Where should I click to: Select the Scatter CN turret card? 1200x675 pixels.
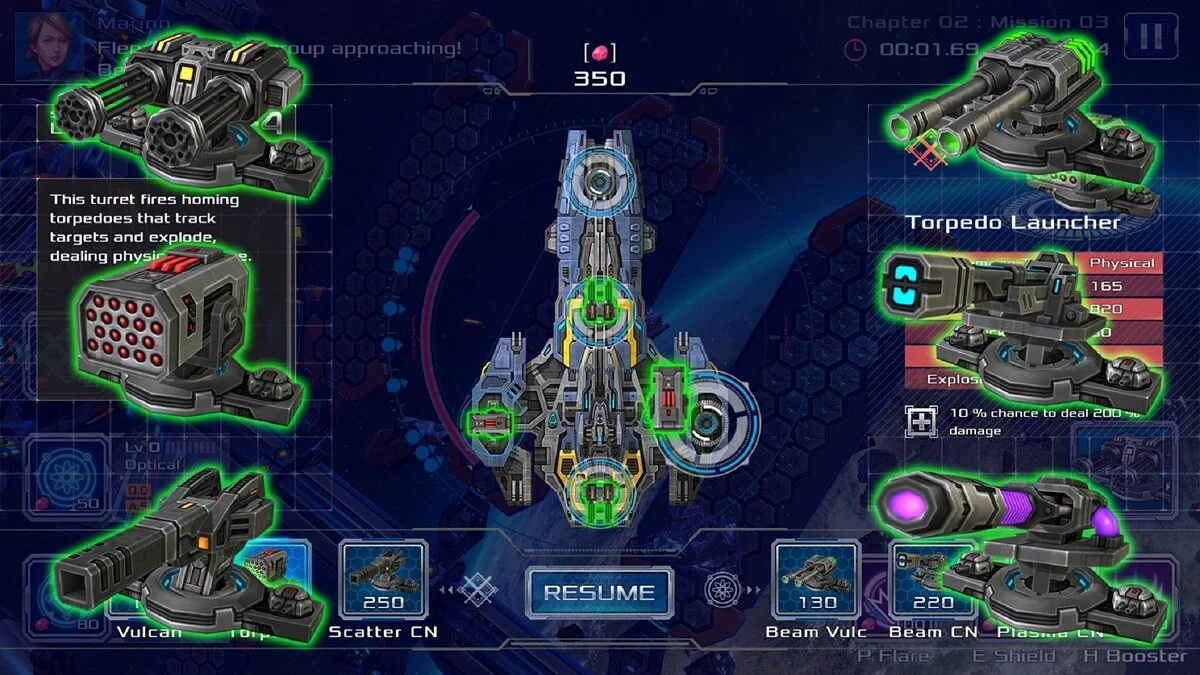pyautogui.click(x=384, y=578)
